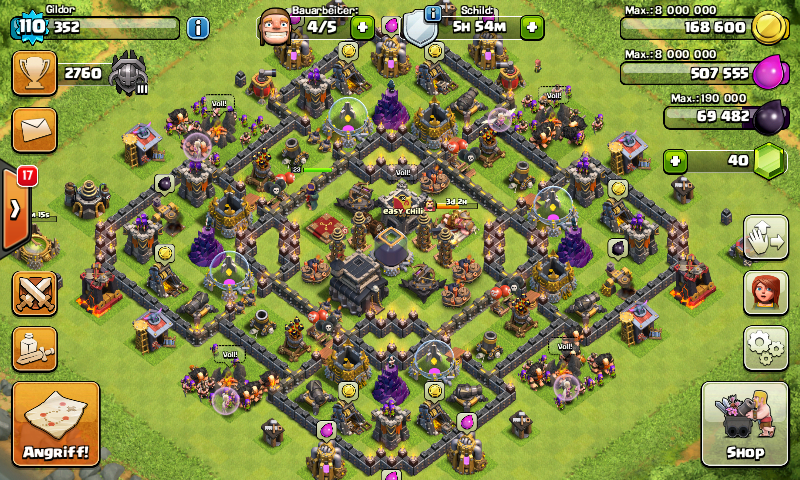Screen dimensions: 800x480
Task: Add more builders with green plus
Action: pyautogui.click(x=362, y=27)
